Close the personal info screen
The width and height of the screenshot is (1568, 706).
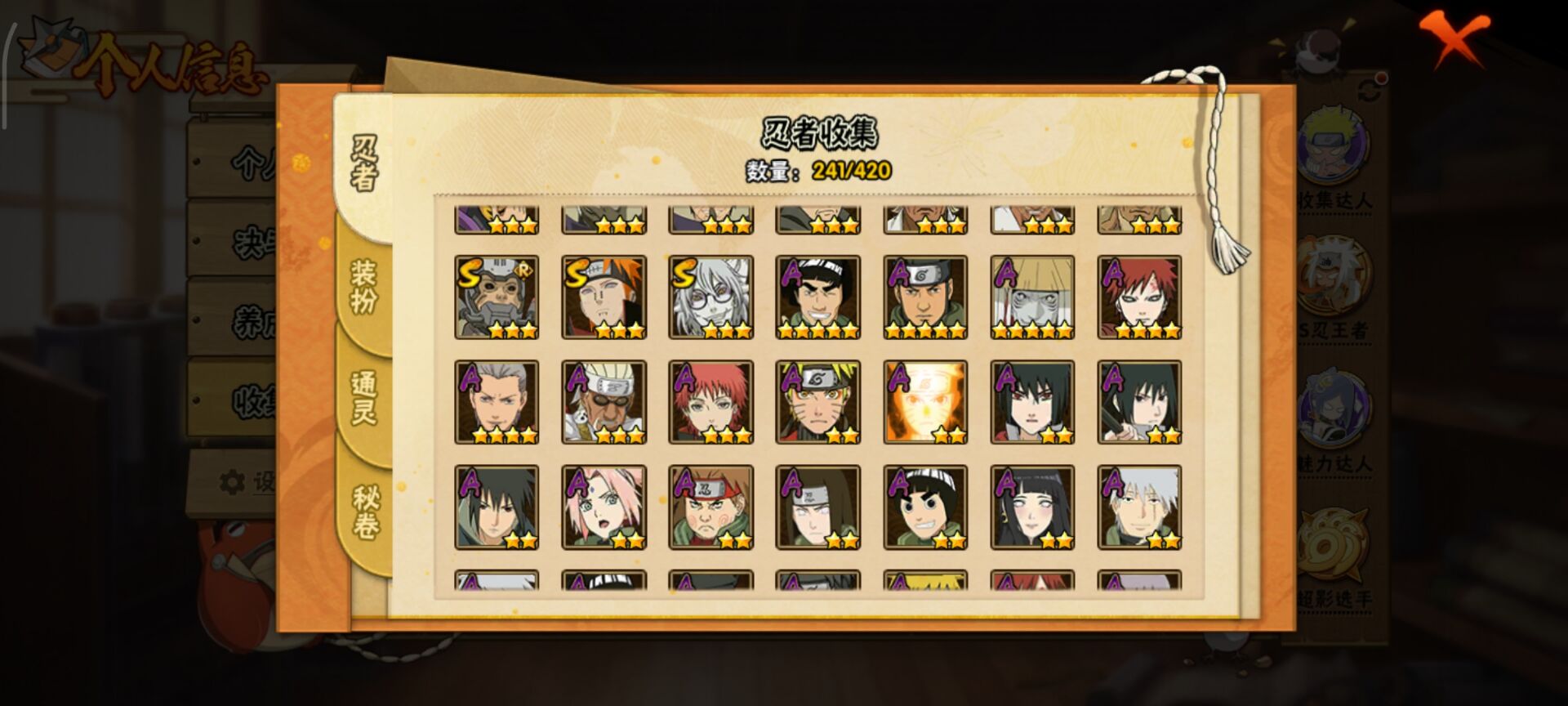(x=1454, y=38)
